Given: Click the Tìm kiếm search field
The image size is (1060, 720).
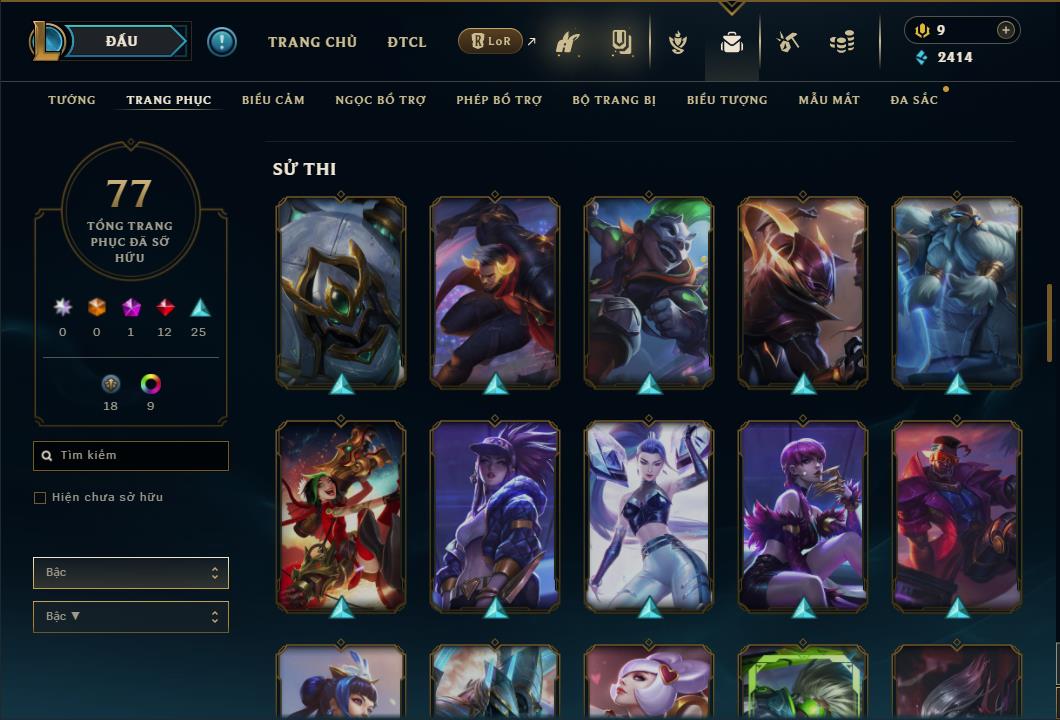Looking at the screenshot, I should tap(131, 456).
